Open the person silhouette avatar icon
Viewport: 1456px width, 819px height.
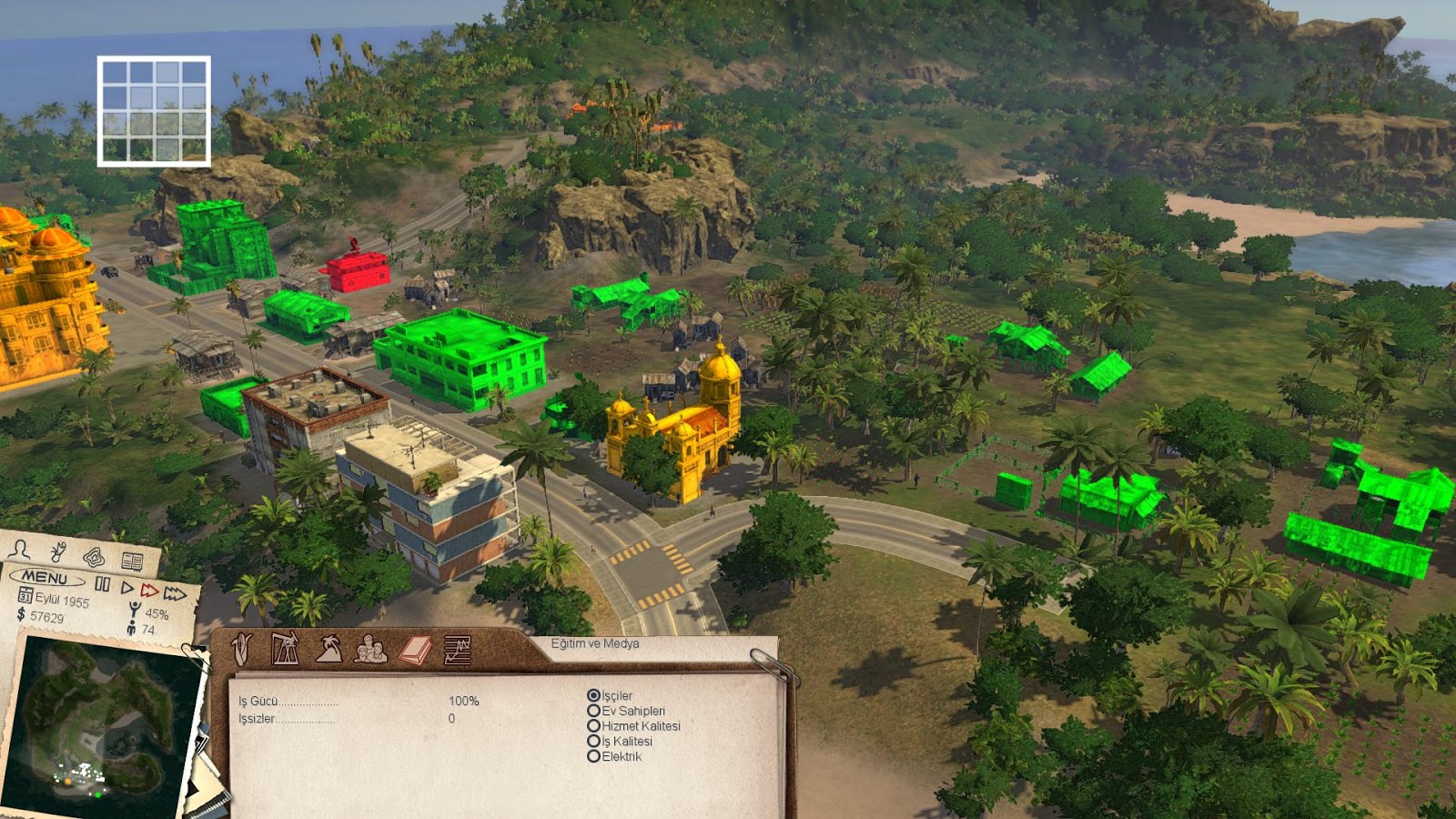[20, 549]
